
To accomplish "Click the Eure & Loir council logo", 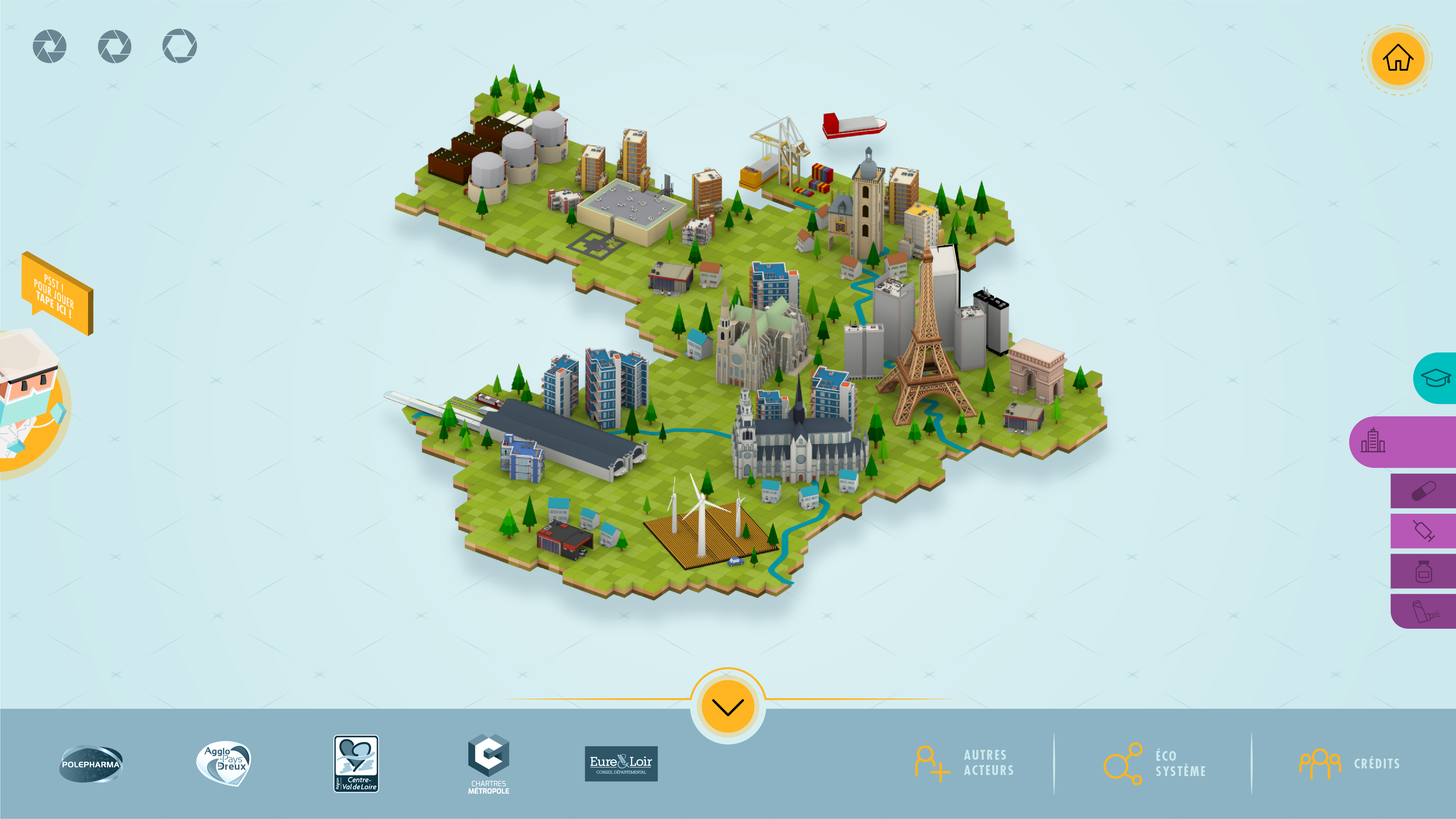I will (620, 764).
